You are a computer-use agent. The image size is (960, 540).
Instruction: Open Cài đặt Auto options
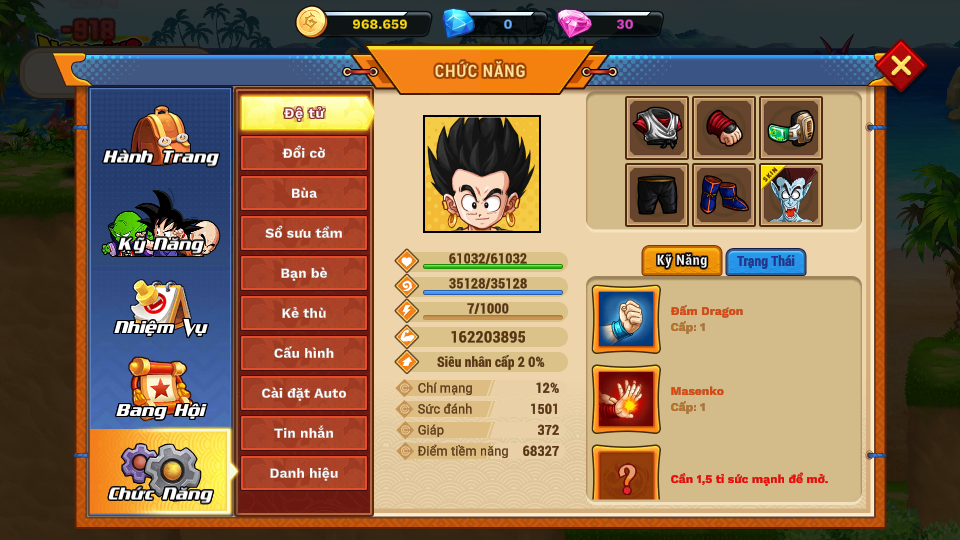[304, 393]
